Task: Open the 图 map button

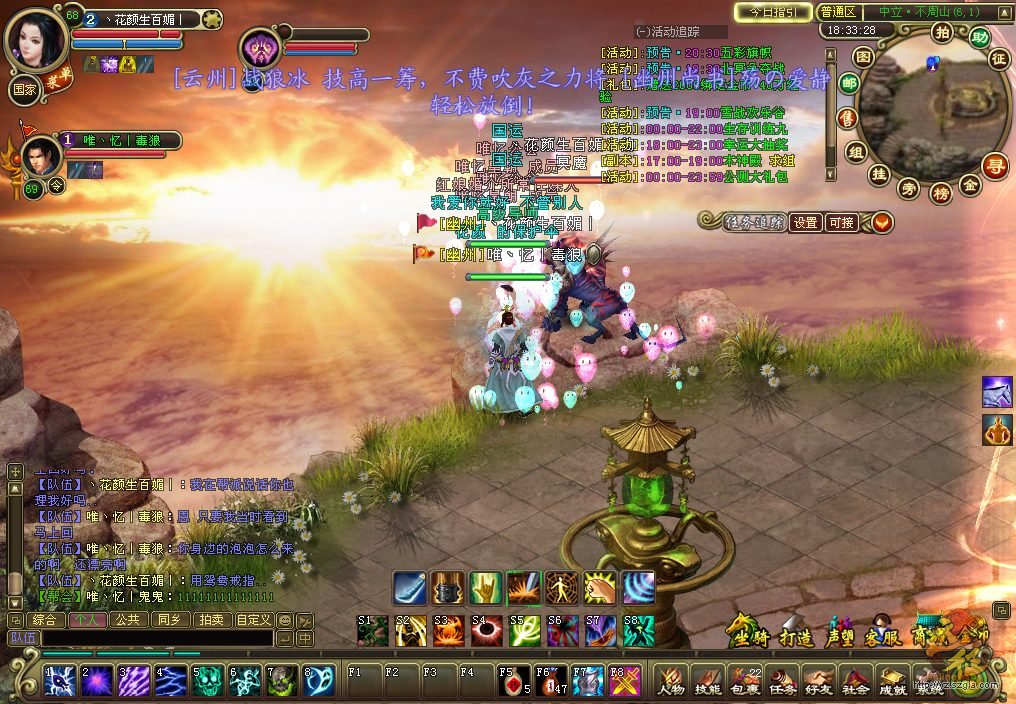Action: pyautogui.click(x=864, y=58)
